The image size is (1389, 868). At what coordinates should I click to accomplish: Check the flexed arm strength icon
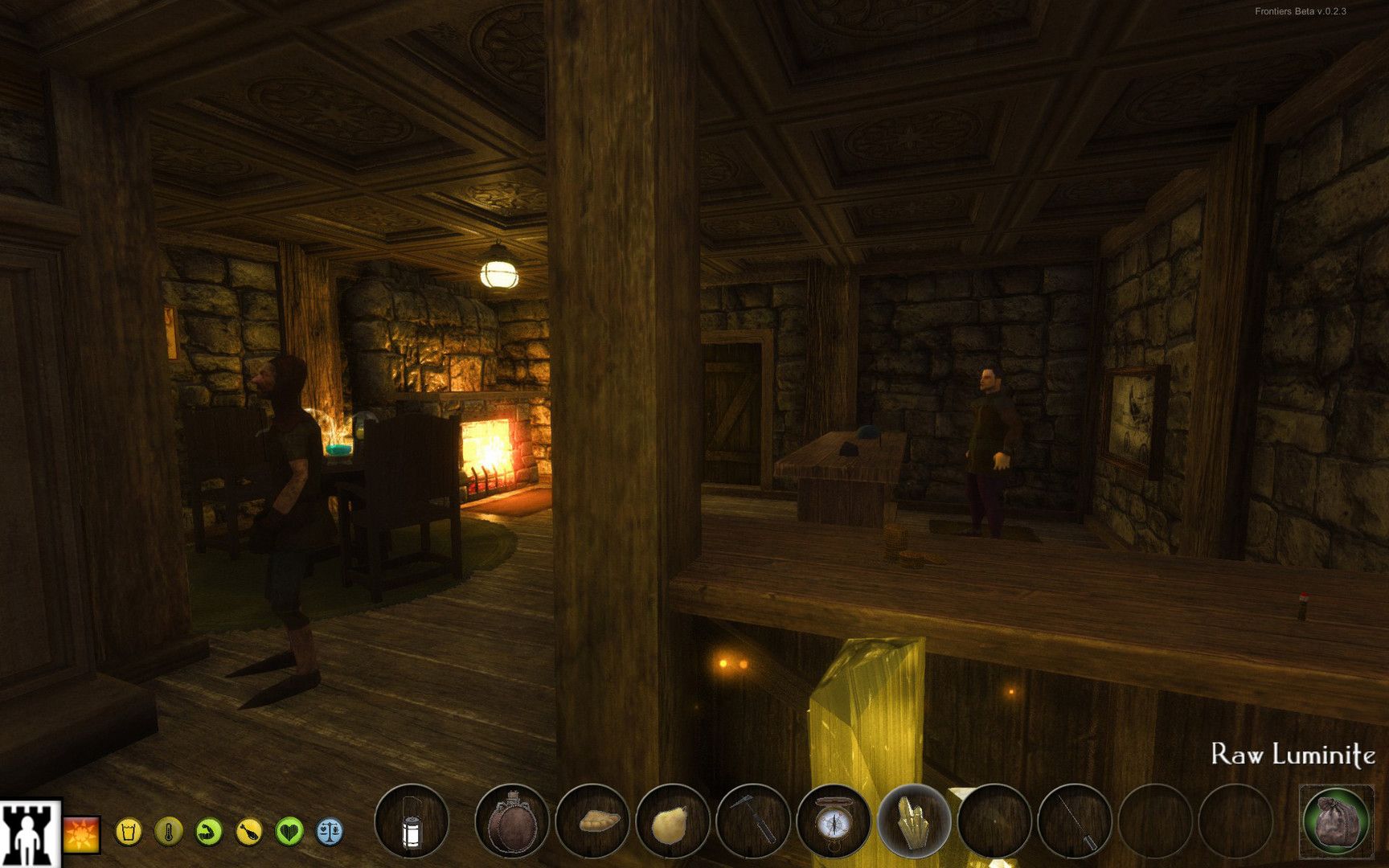click(x=209, y=831)
